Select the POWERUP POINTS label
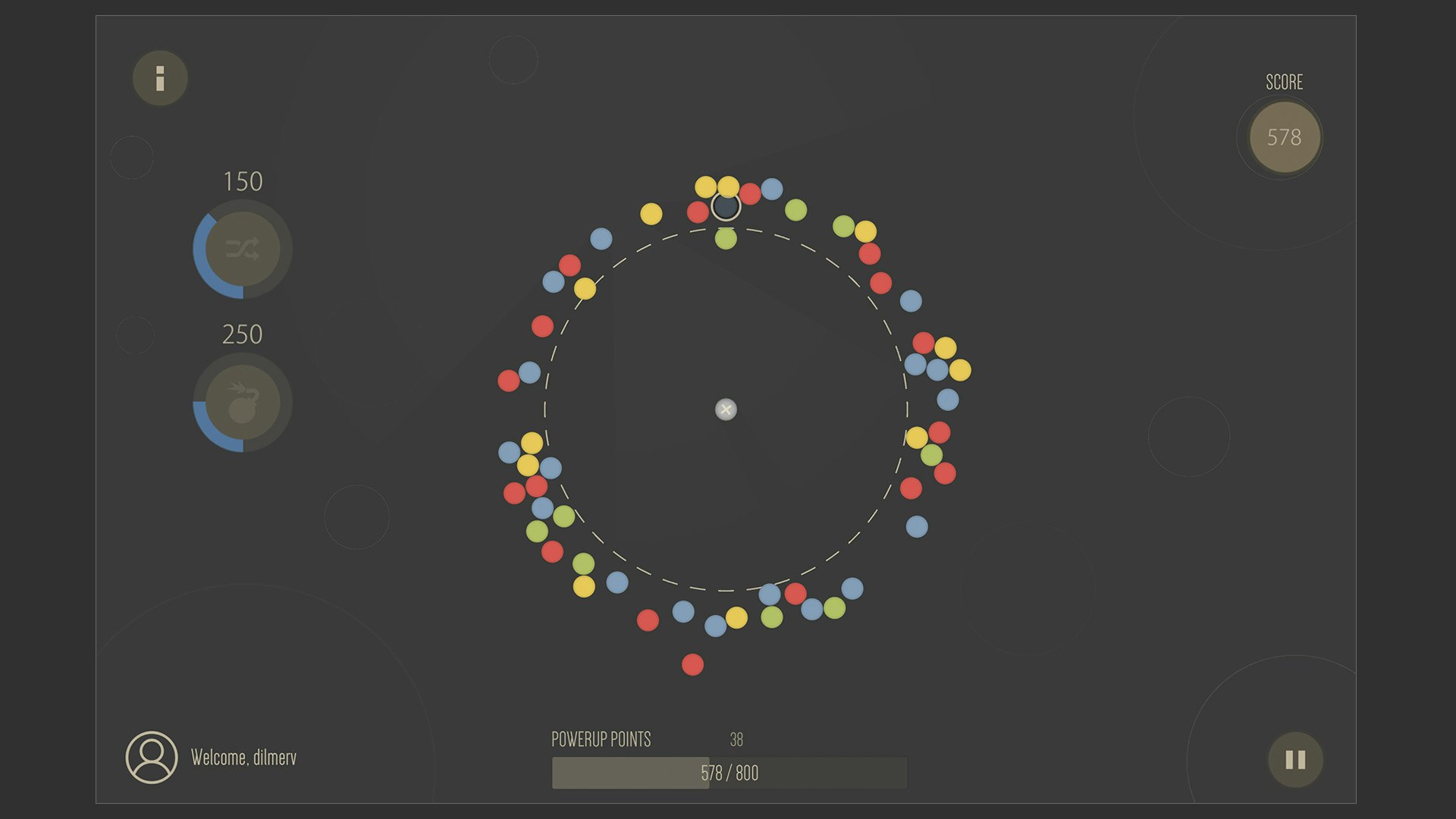Screen dimensions: 1456x819 tap(601, 738)
